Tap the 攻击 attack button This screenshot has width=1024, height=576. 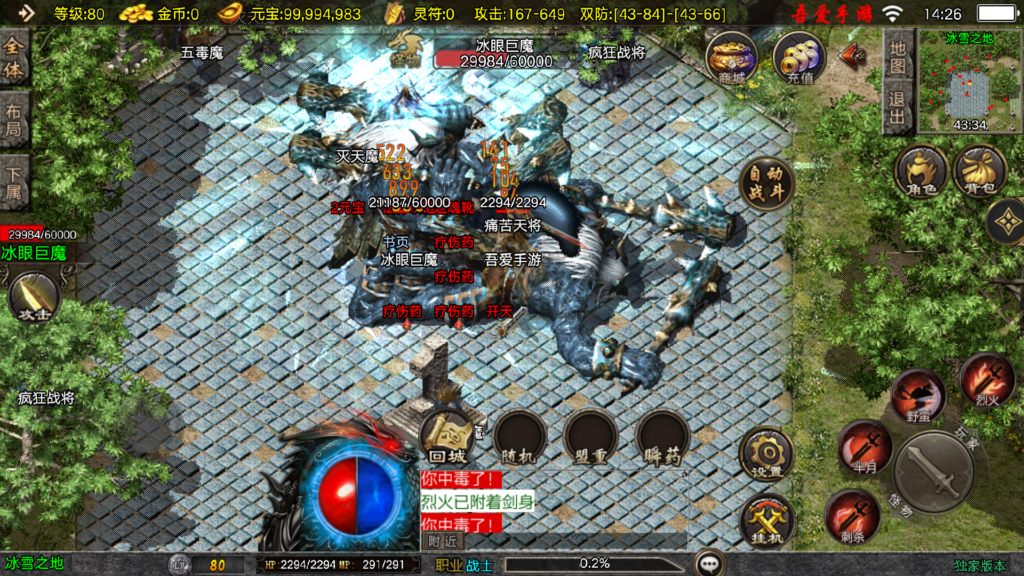pyautogui.click(x=33, y=297)
